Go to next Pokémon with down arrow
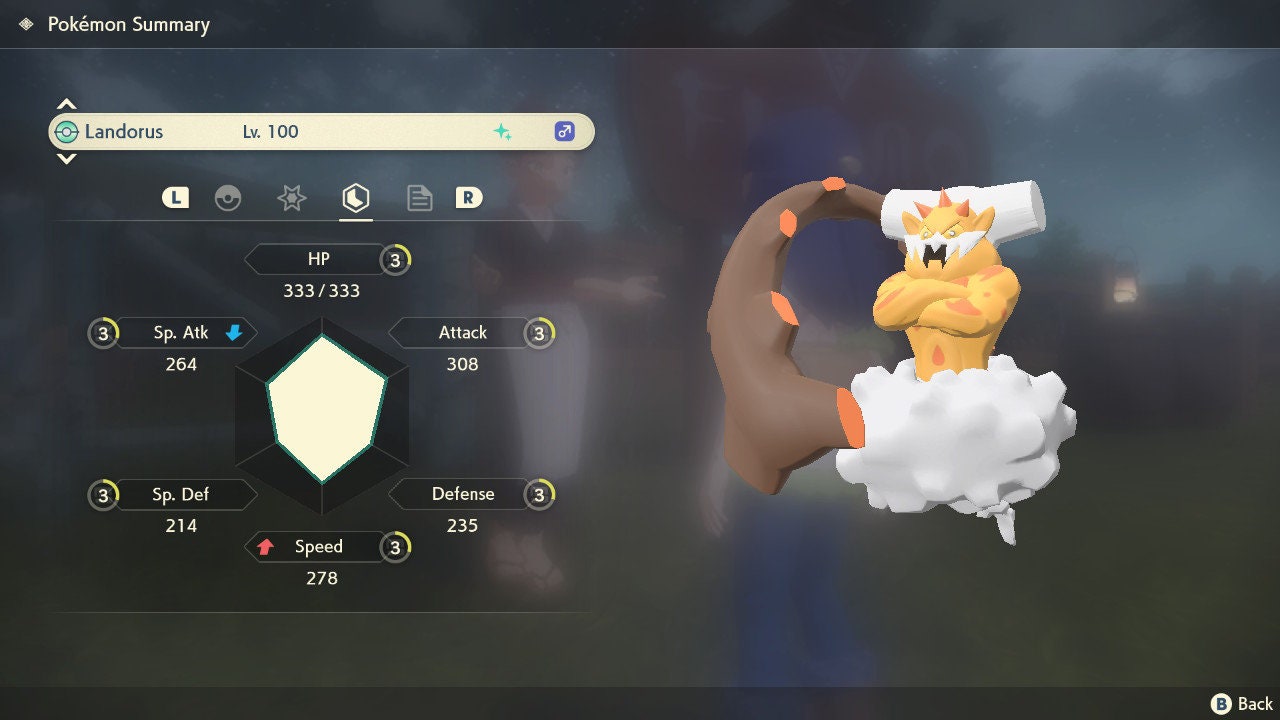Viewport: 1280px width, 720px height. 66,158
